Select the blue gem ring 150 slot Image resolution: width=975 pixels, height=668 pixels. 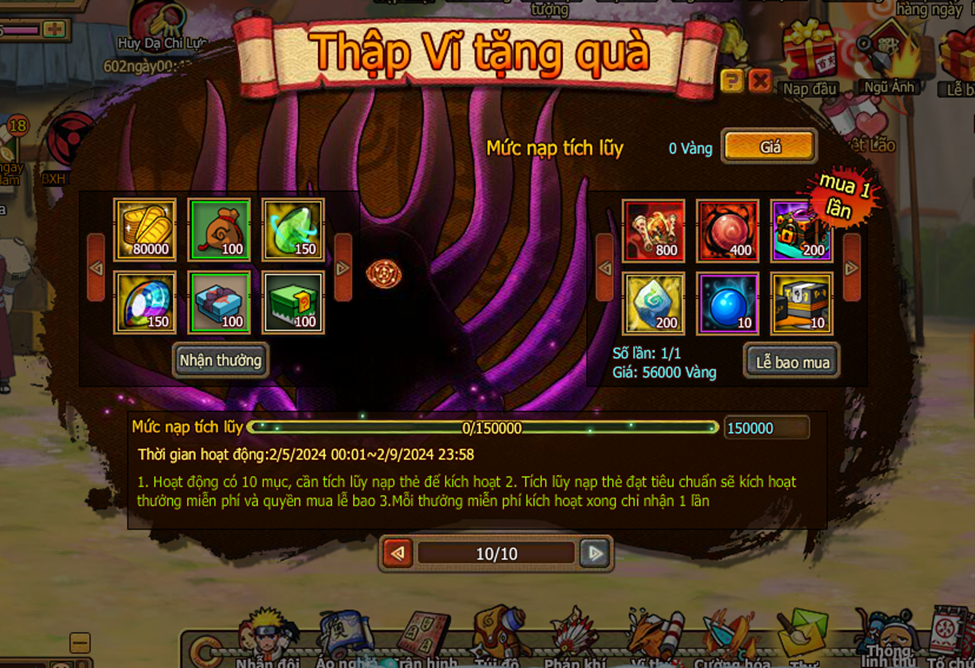145,302
